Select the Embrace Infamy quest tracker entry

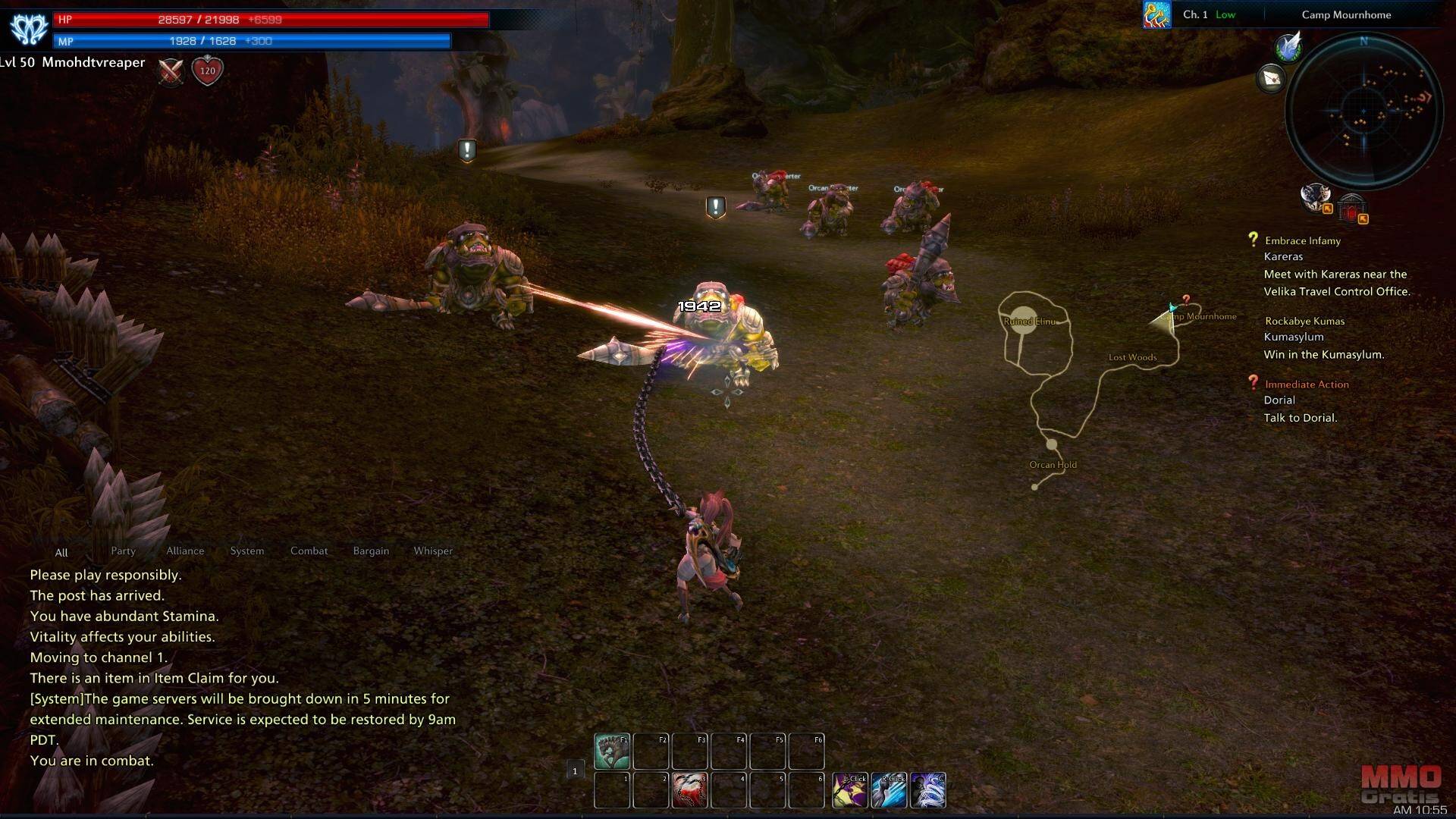(x=1302, y=241)
